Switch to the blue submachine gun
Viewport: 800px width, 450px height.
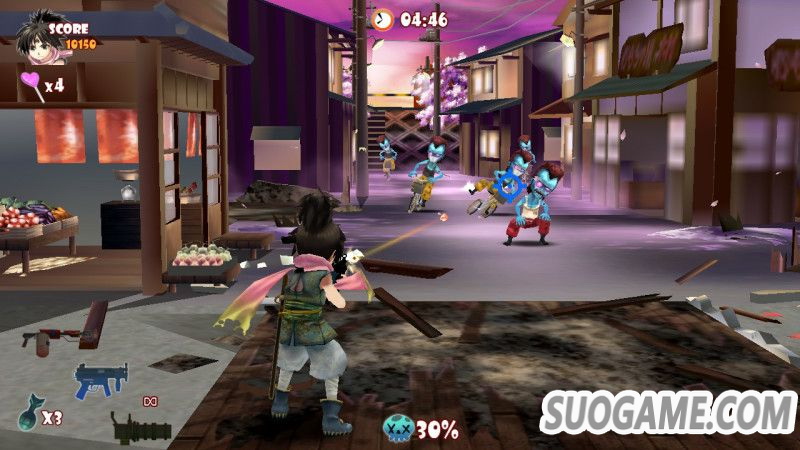click(x=100, y=380)
